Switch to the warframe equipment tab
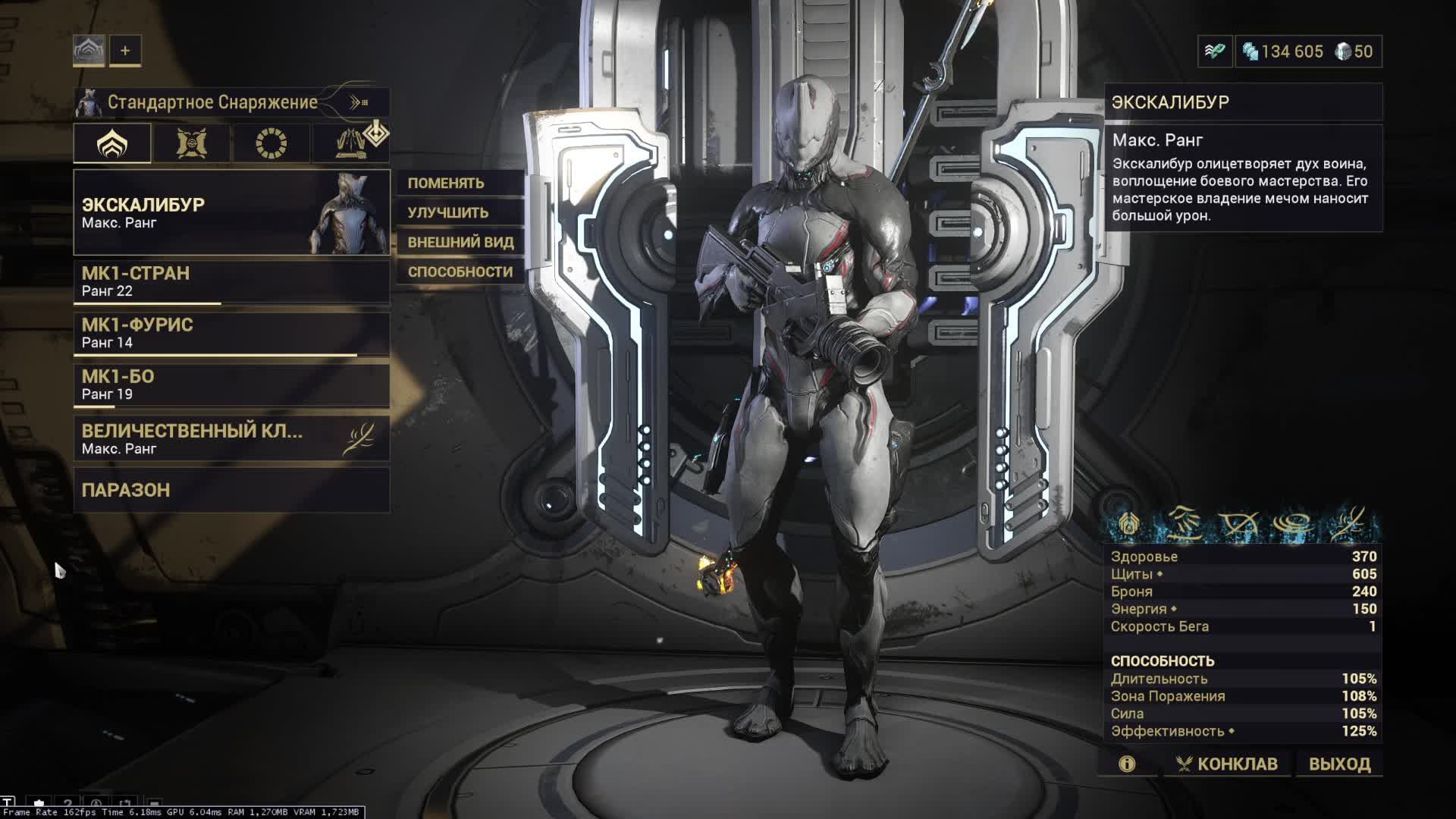The height and width of the screenshot is (819, 1456). click(112, 143)
